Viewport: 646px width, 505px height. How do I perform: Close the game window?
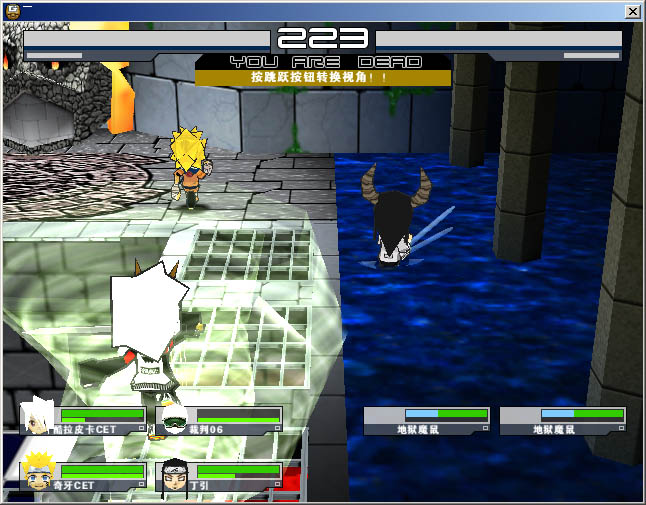pos(633,11)
